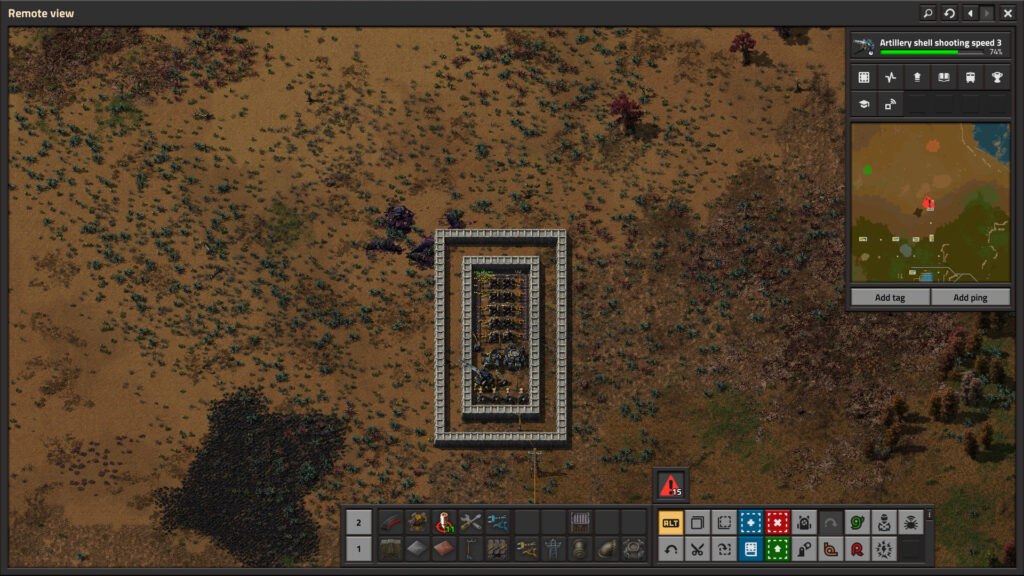Open the graduation cap tips icon
Viewport: 1024px width, 576px height.
coord(863,103)
